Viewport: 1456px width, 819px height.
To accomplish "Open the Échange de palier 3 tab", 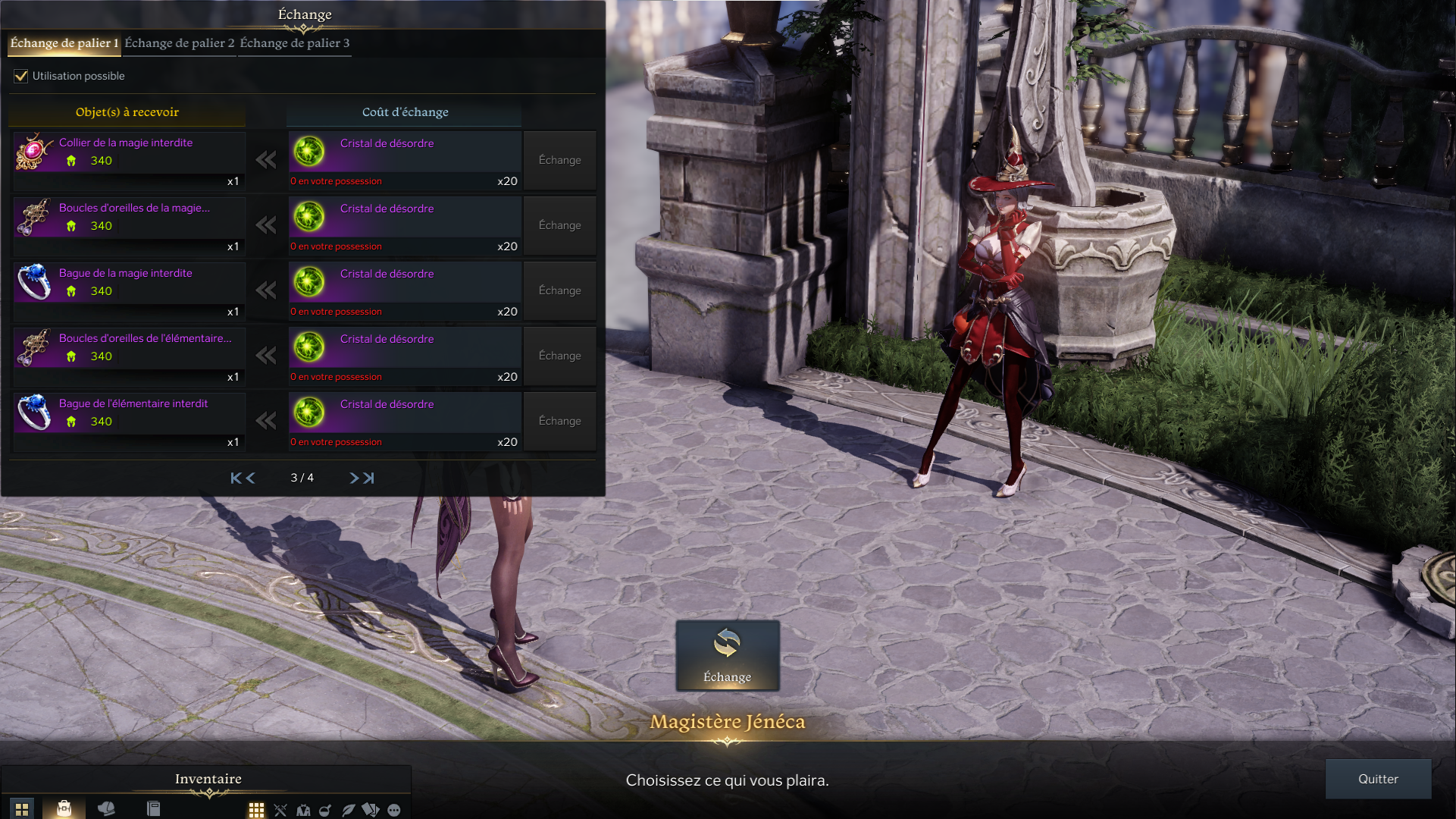I will (295, 43).
